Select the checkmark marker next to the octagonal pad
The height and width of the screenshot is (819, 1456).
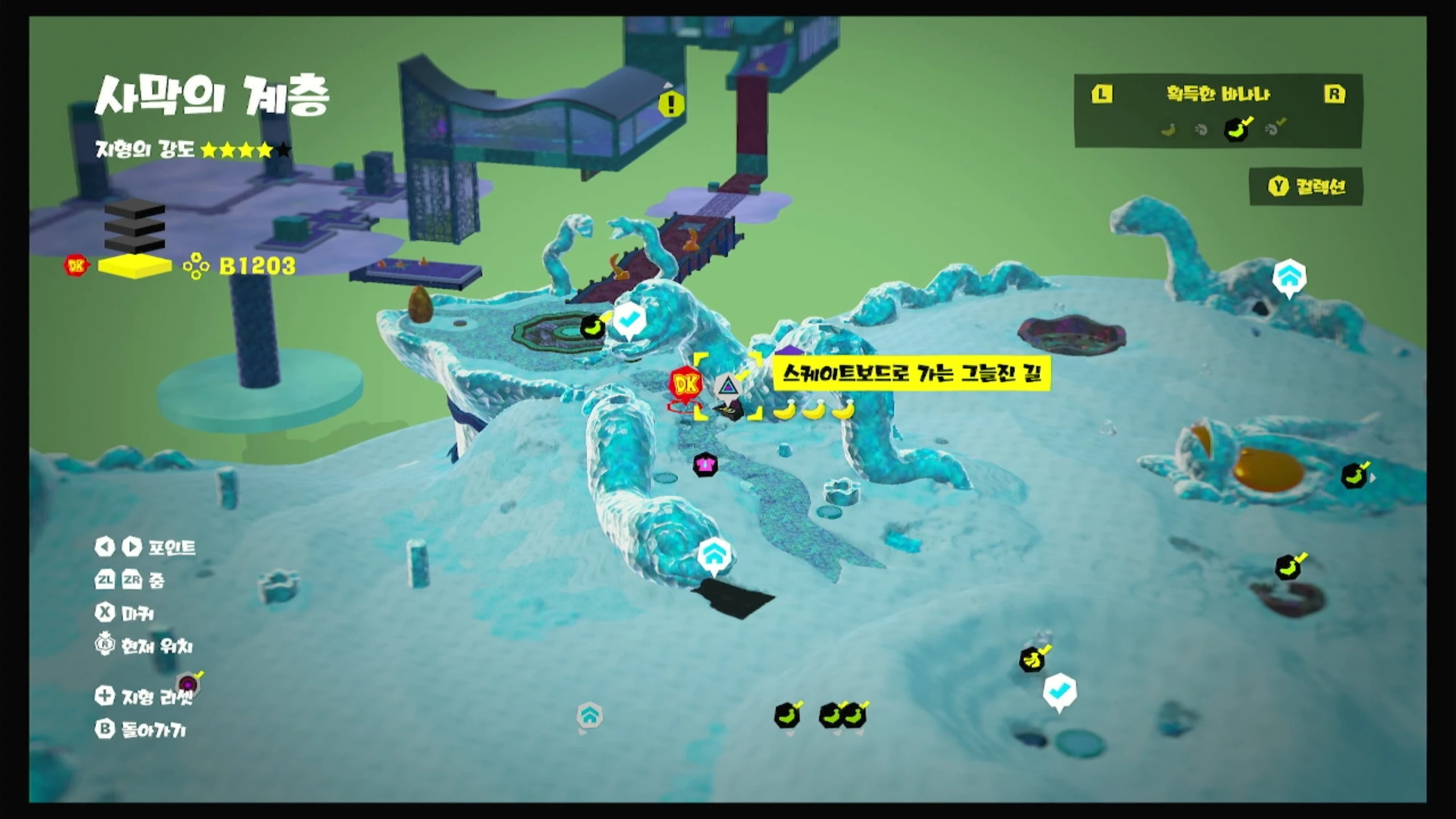click(x=628, y=320)
